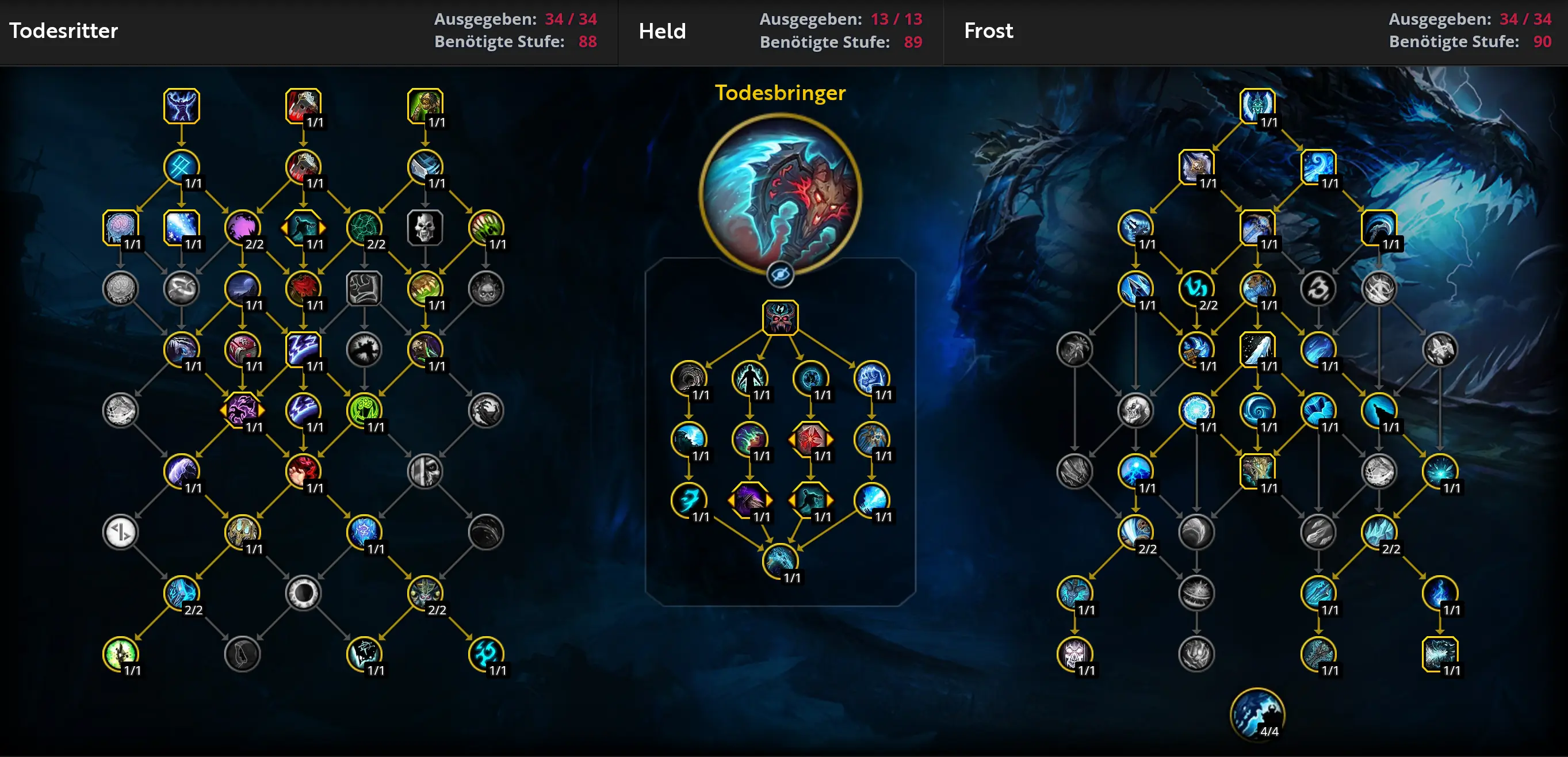Select the top blue figure talent in Todesritter tree
The height and width of the screenshot is (757, 1568).
point(181,106)
